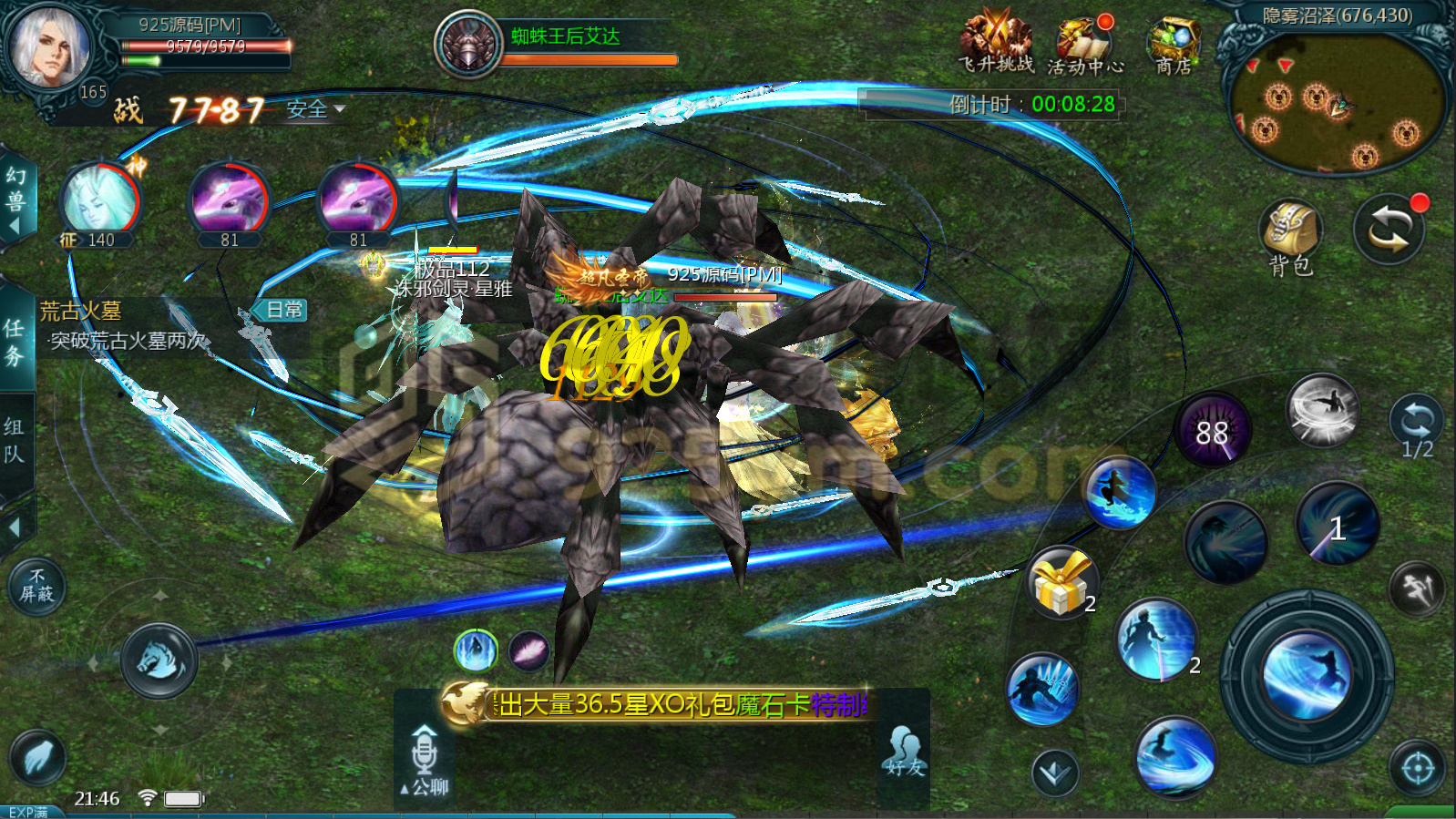Open the 好友 friends list
This screenshot has height=819, width=1456.
pos(904,752)
